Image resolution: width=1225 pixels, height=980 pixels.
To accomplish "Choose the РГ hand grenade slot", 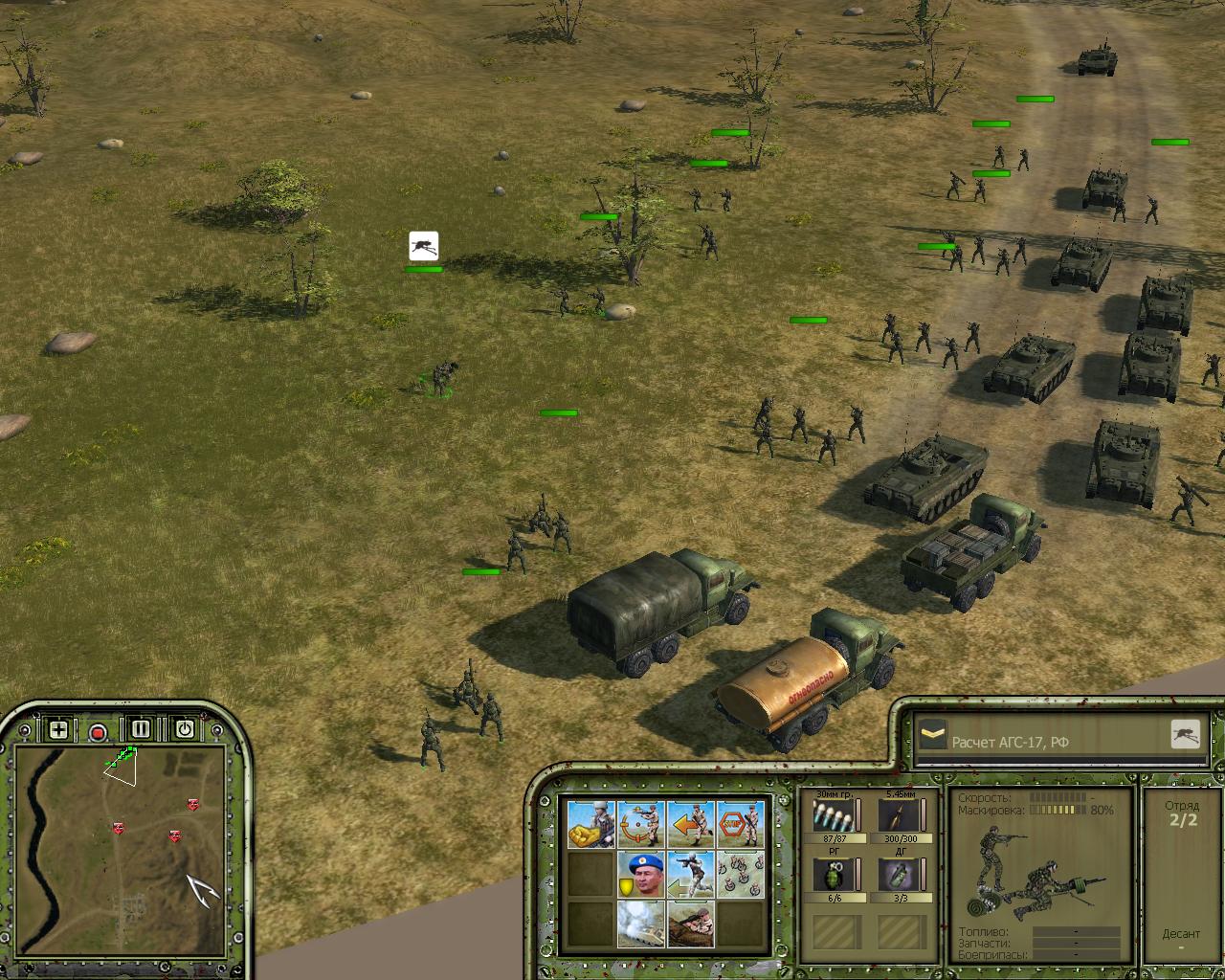I will point(832,876).
